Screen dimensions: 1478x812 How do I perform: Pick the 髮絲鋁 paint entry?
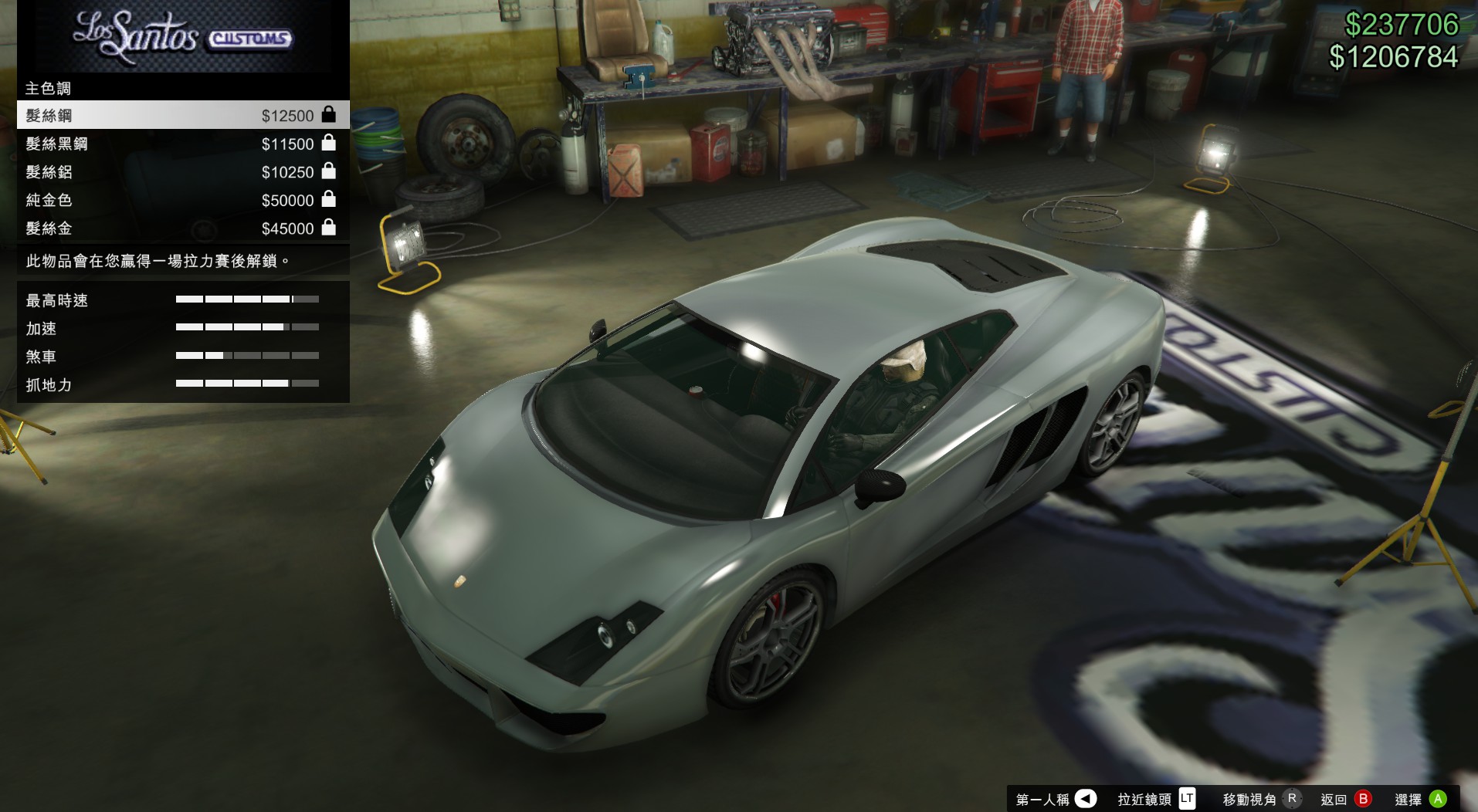(x=182, y=171)
